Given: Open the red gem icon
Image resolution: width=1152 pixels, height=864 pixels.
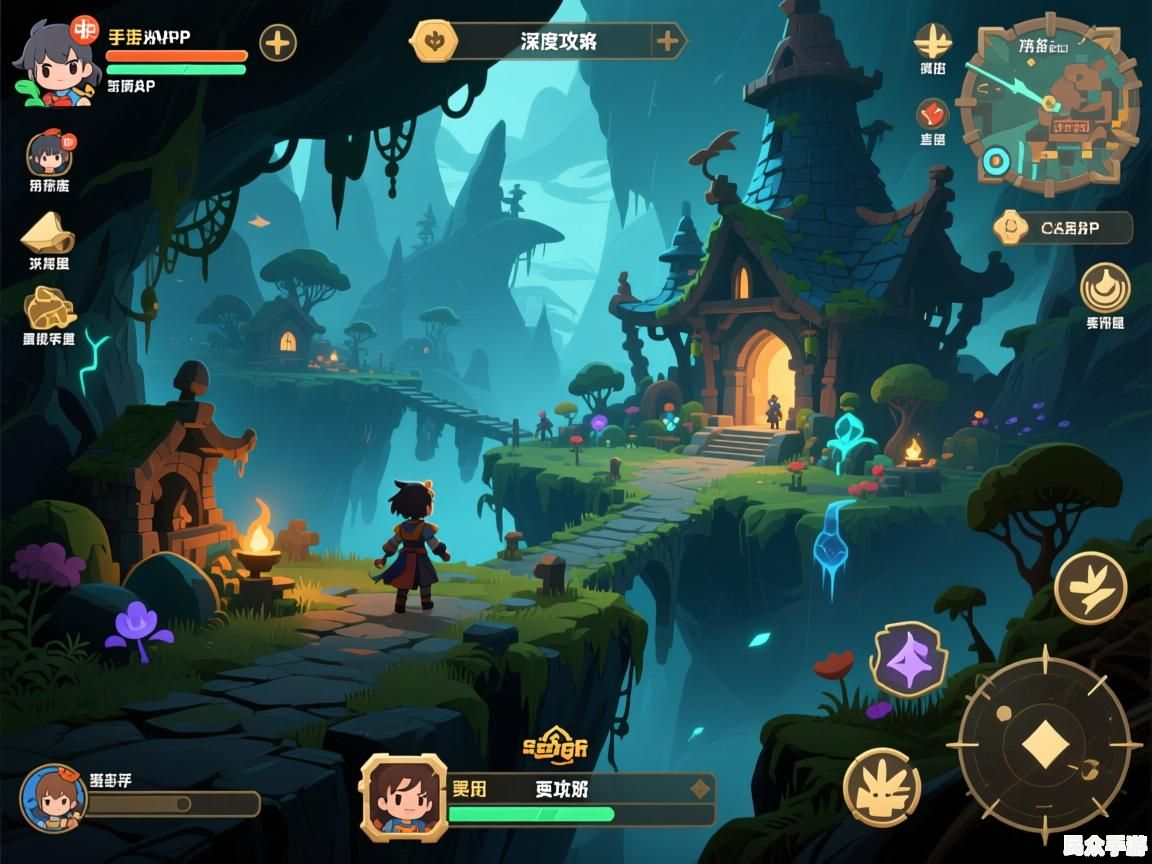Looking at the screenshot, I should click(933, 114).
